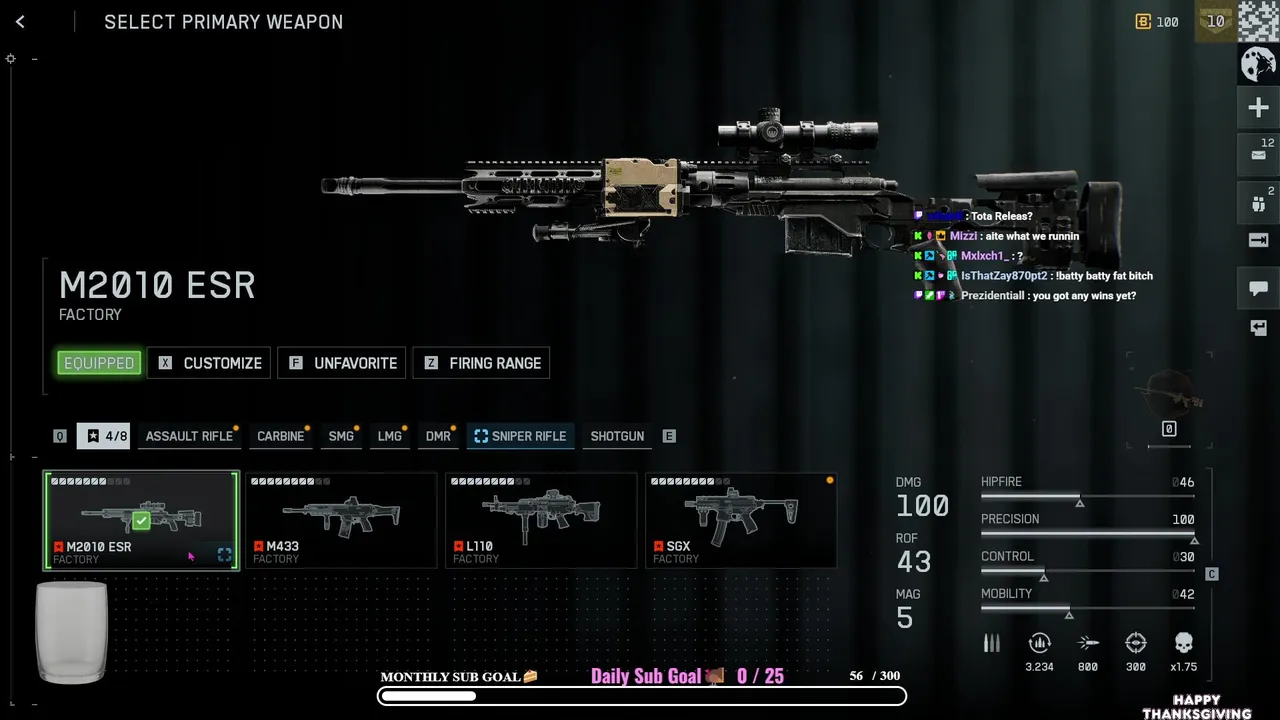This screenshot has width=1280, height=720.
Task: Show the favorites tab with 4/8
Action: click(104, 436)
